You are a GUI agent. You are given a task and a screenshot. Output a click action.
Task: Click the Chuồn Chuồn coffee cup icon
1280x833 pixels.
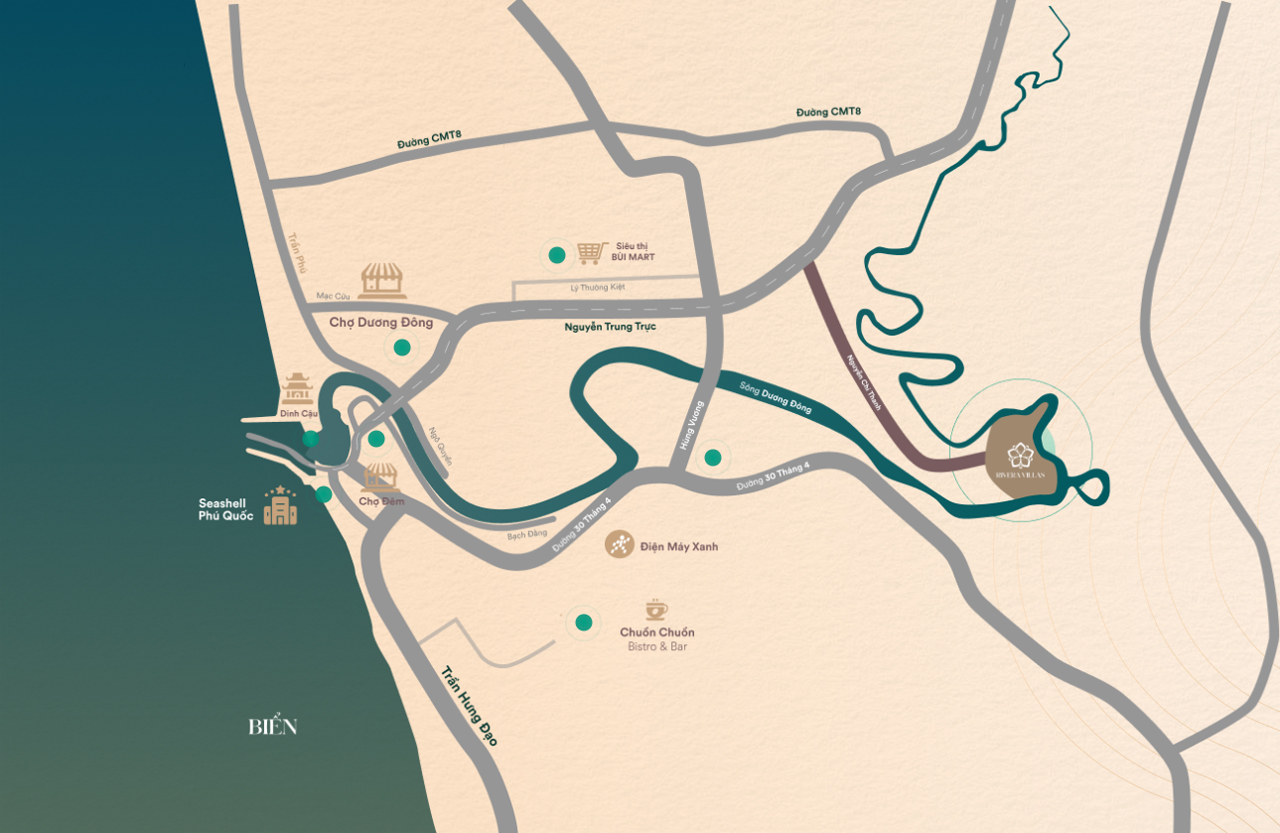pos(656,610)
